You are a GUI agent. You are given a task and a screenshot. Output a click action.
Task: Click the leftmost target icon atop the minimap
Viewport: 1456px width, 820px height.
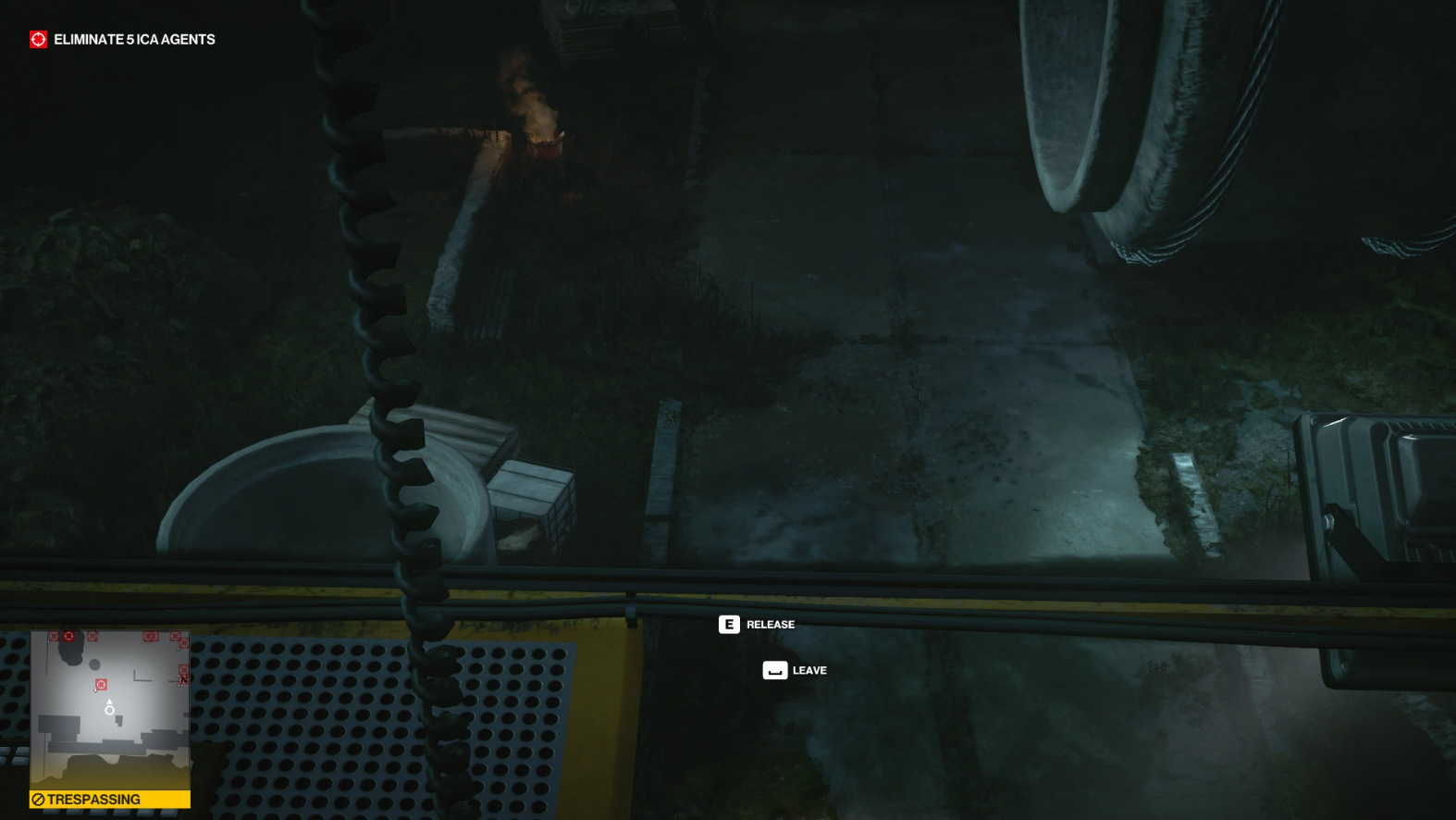coord(54,636)
